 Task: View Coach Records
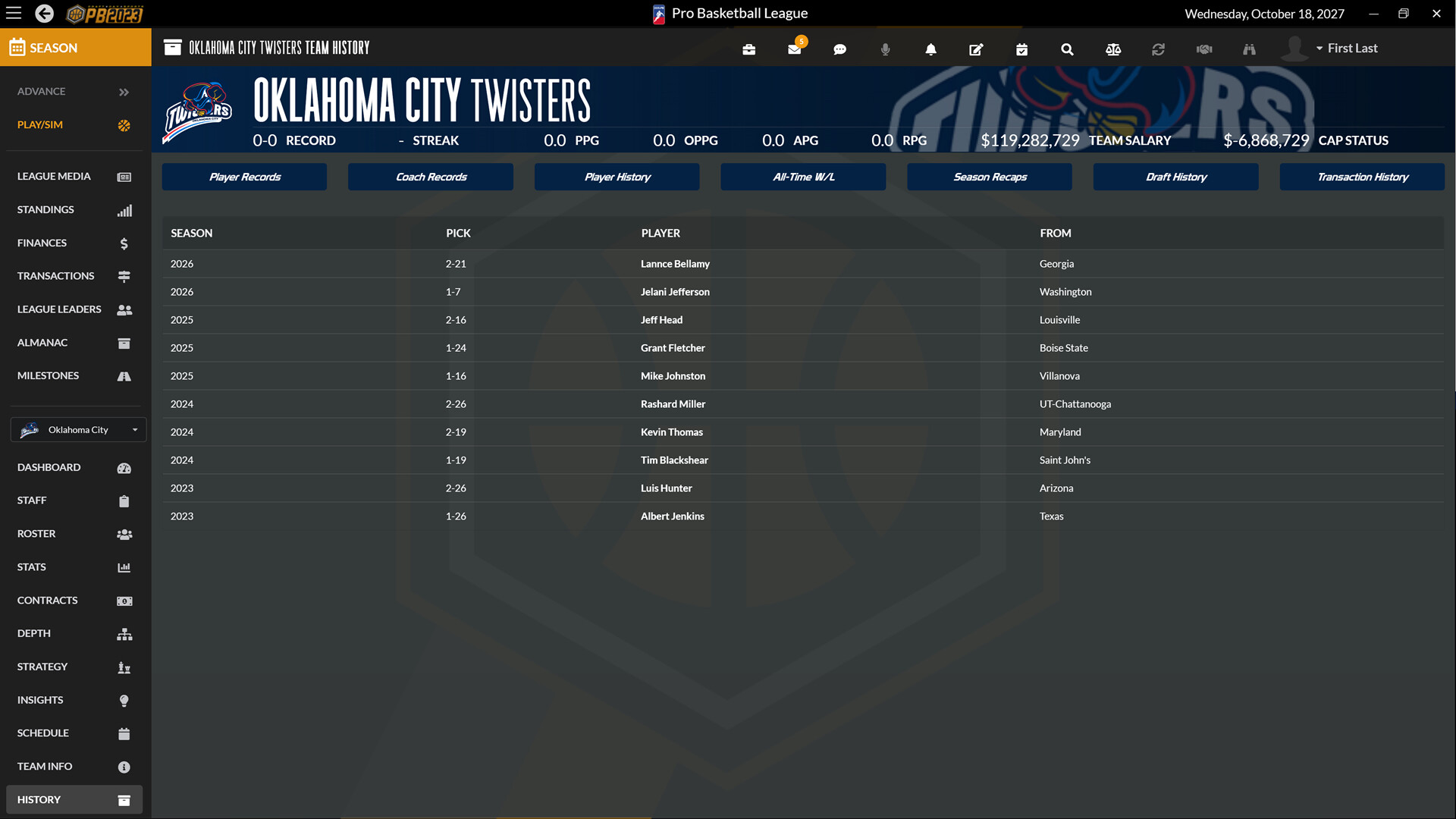430,177
